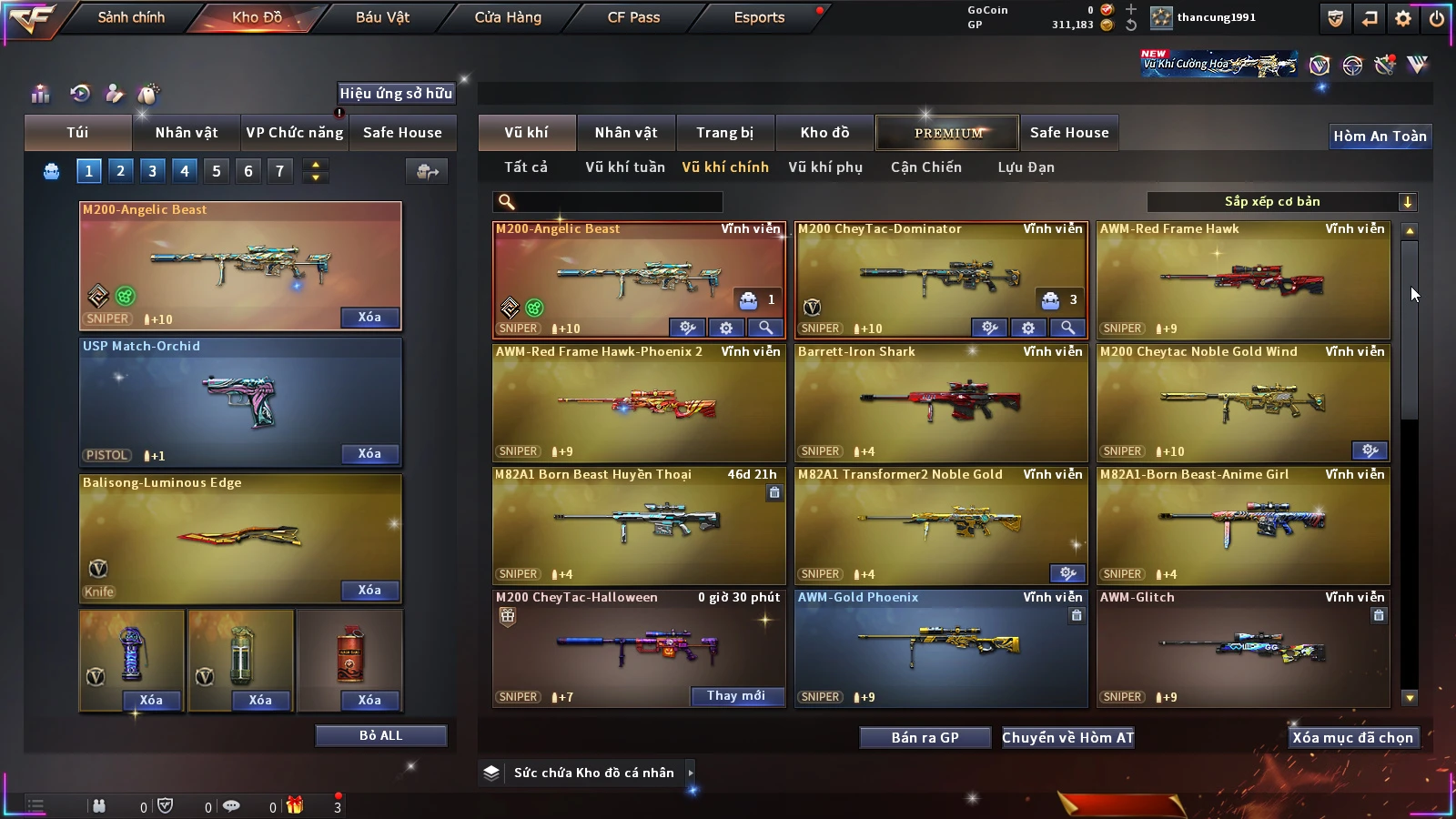Select the AWM-Red Frame Hawk sniper

tap(1243, 280)
